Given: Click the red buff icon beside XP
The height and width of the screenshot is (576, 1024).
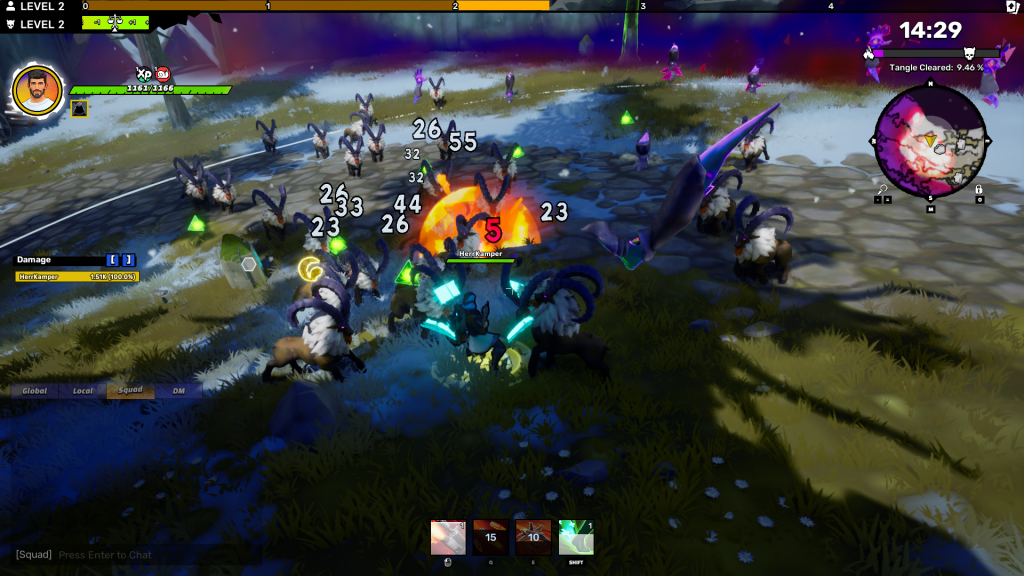Looking at the screenshot, I should (163, 73).
